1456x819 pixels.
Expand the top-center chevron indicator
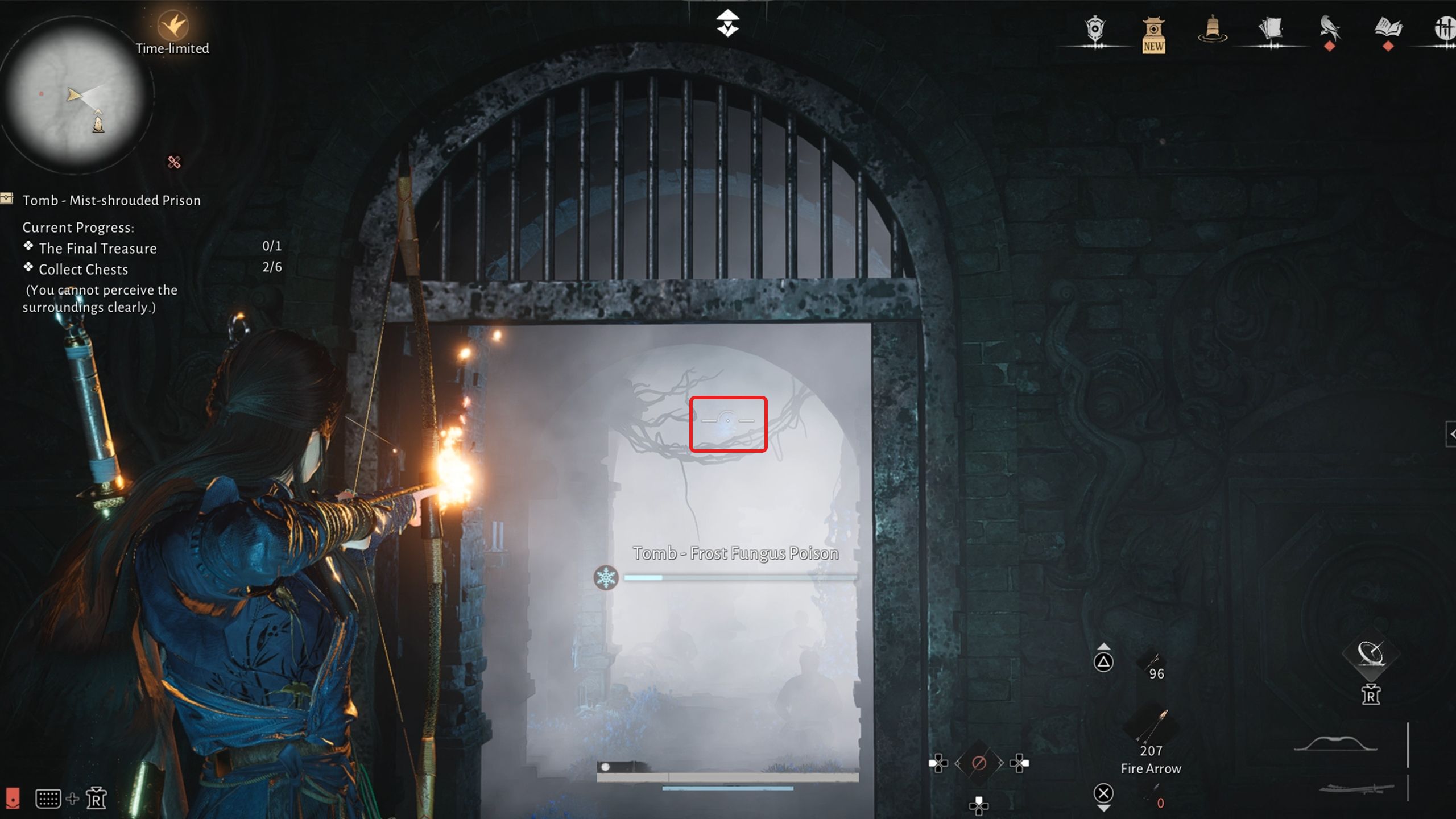click(728, 22)
